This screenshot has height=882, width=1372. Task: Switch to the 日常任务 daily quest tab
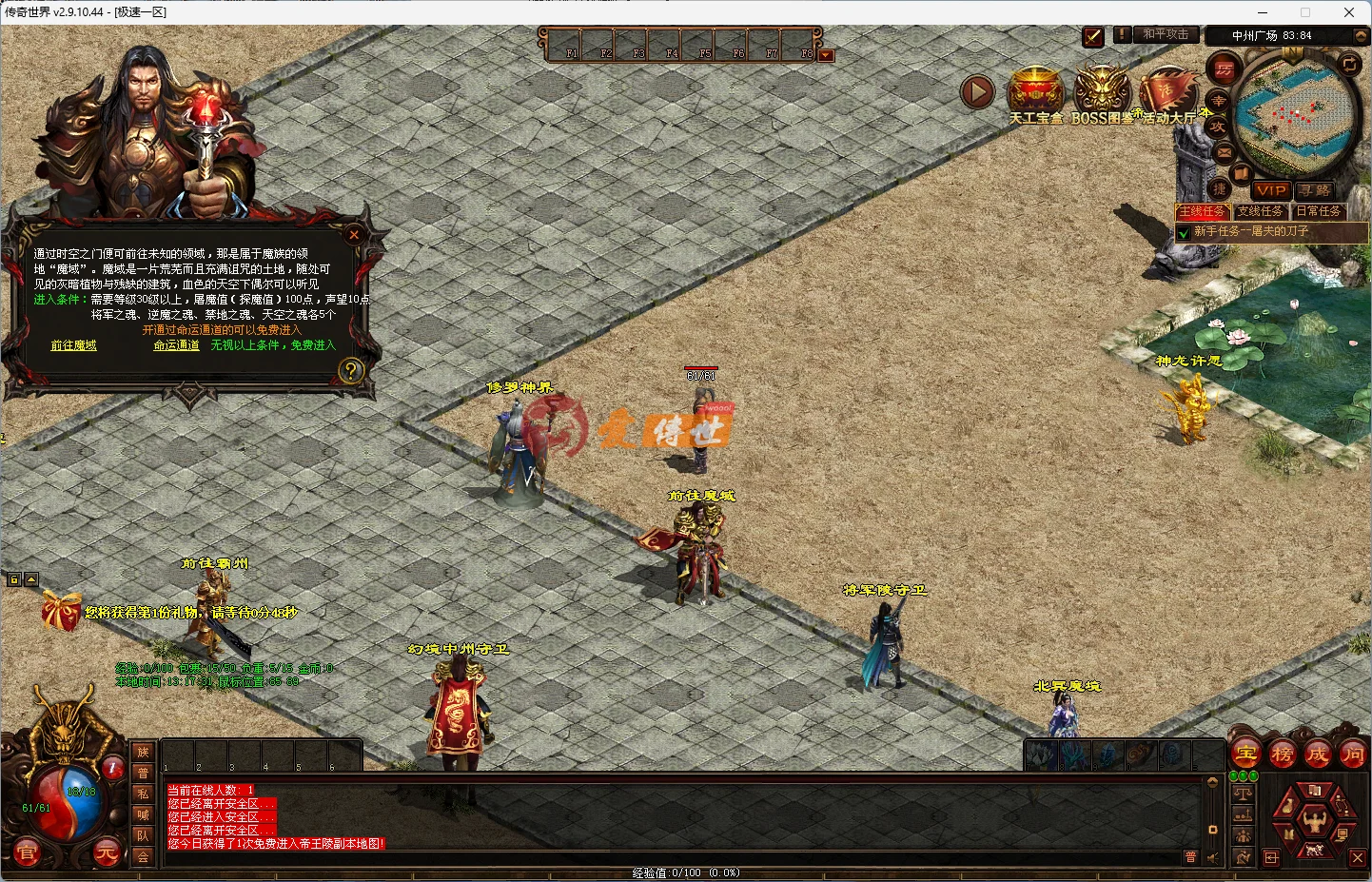pos(1322,211)
